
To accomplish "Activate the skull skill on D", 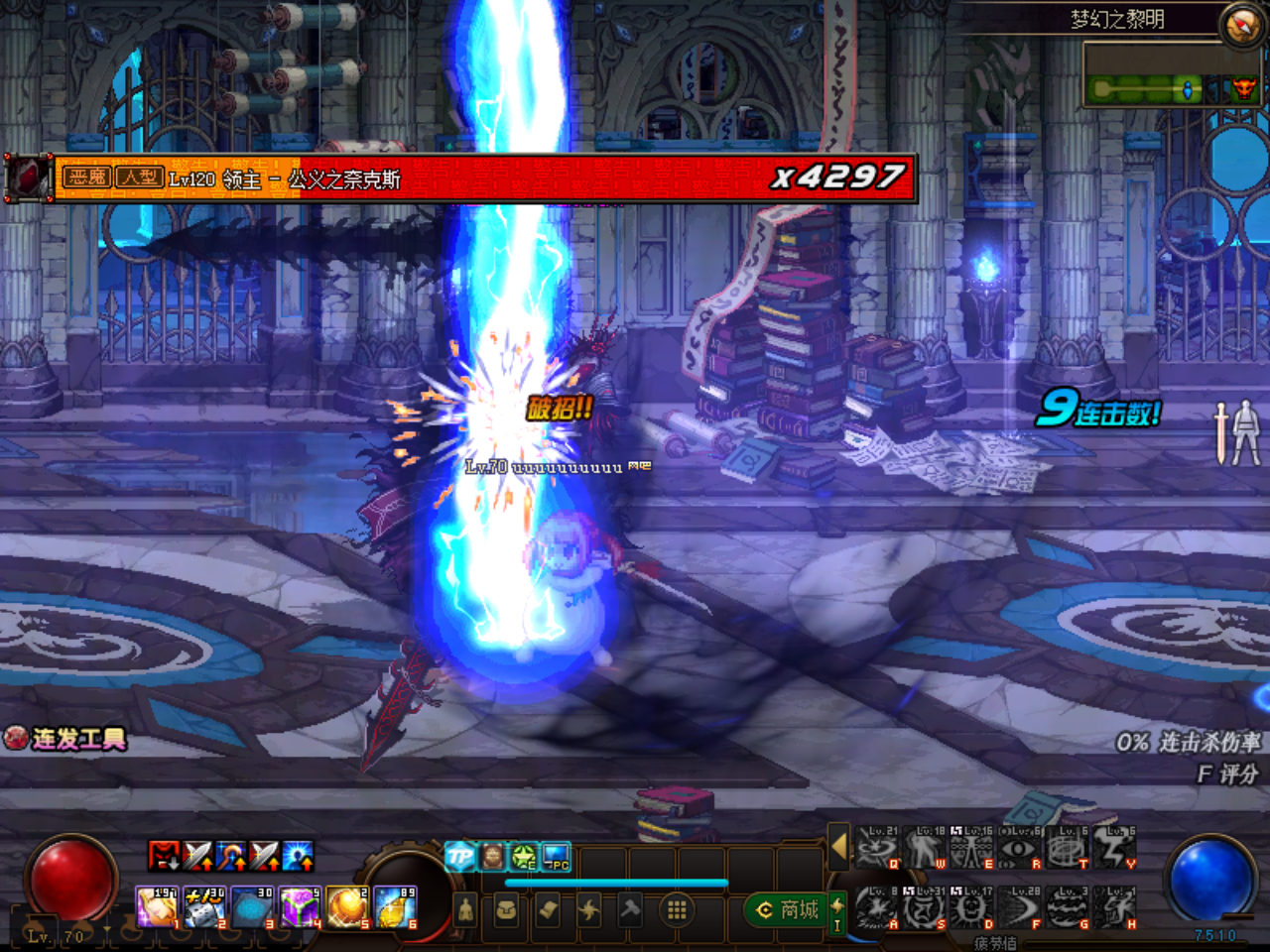I will coord(972,908).
